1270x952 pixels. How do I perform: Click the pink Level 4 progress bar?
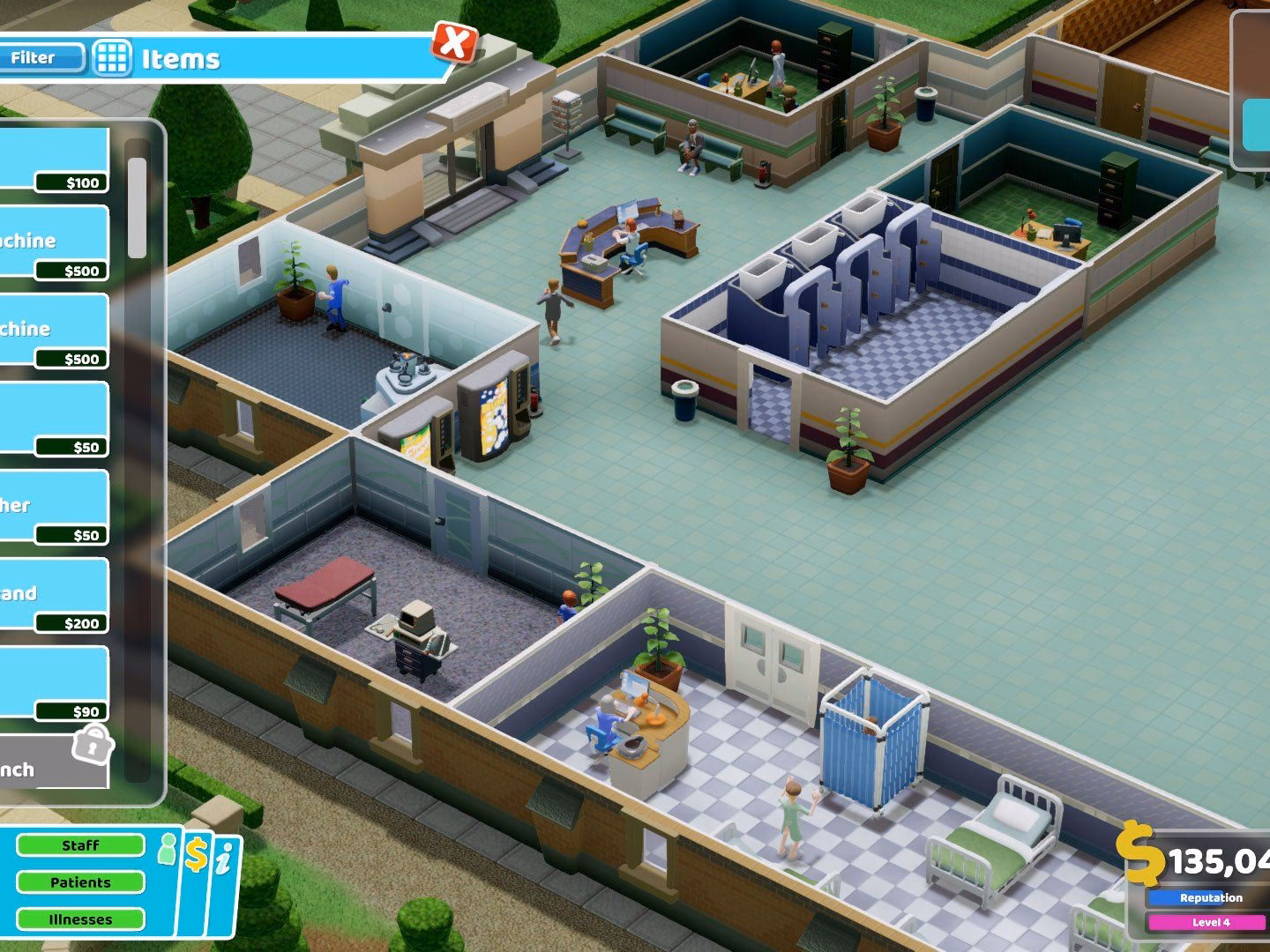[x=1208, y=921]
